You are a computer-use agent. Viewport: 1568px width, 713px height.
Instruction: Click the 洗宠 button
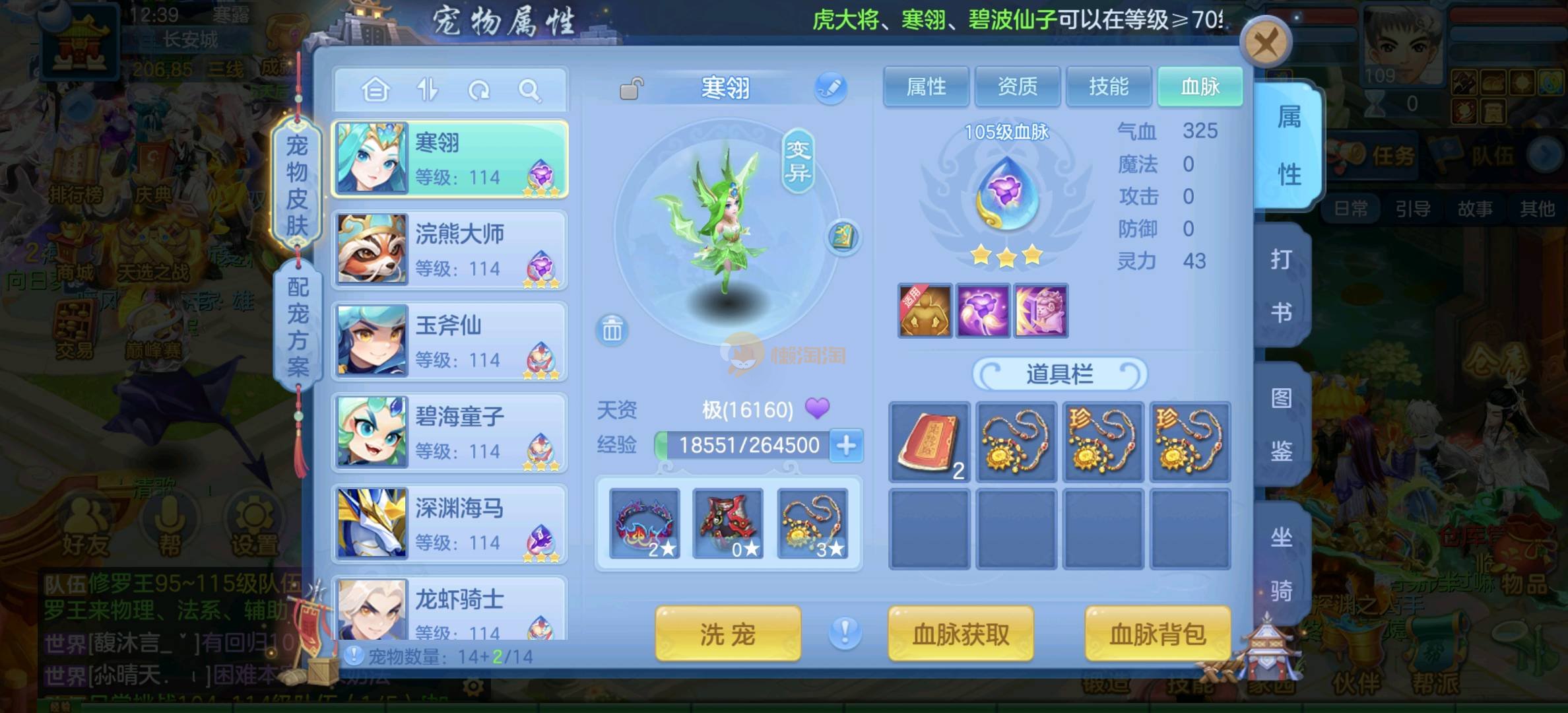pyautogui.click(x=727, y=634)
